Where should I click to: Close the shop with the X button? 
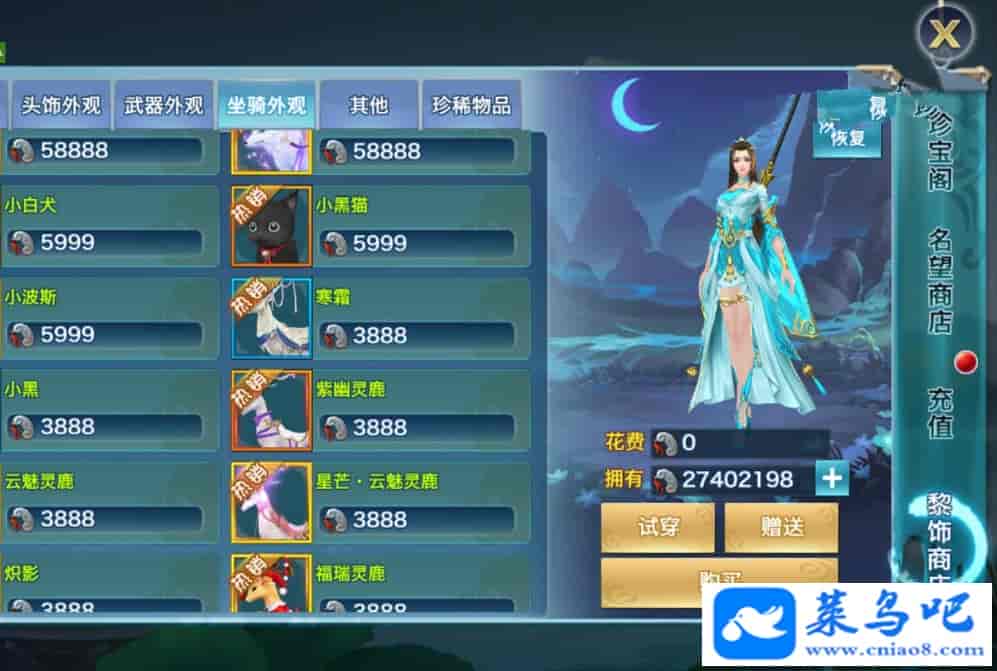[x=944, y=36]
